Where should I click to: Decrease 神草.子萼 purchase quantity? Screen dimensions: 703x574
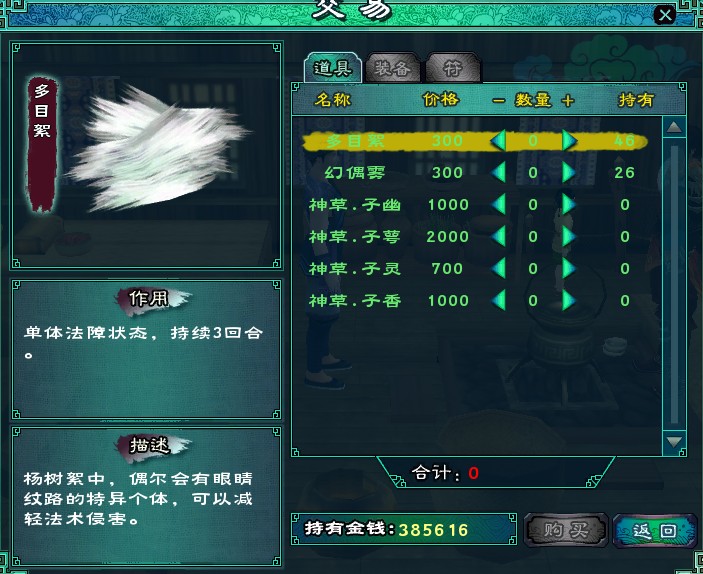[497, 237]
